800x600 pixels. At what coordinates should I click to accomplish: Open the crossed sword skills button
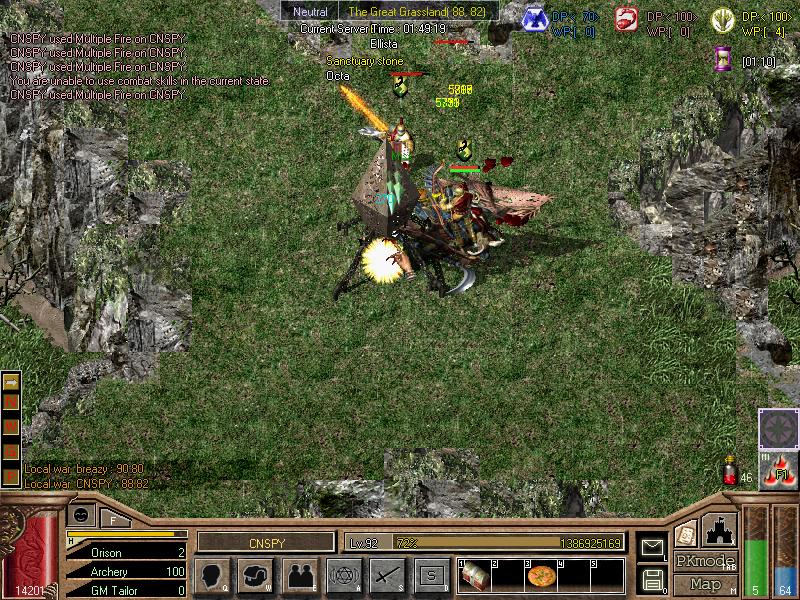388,576
